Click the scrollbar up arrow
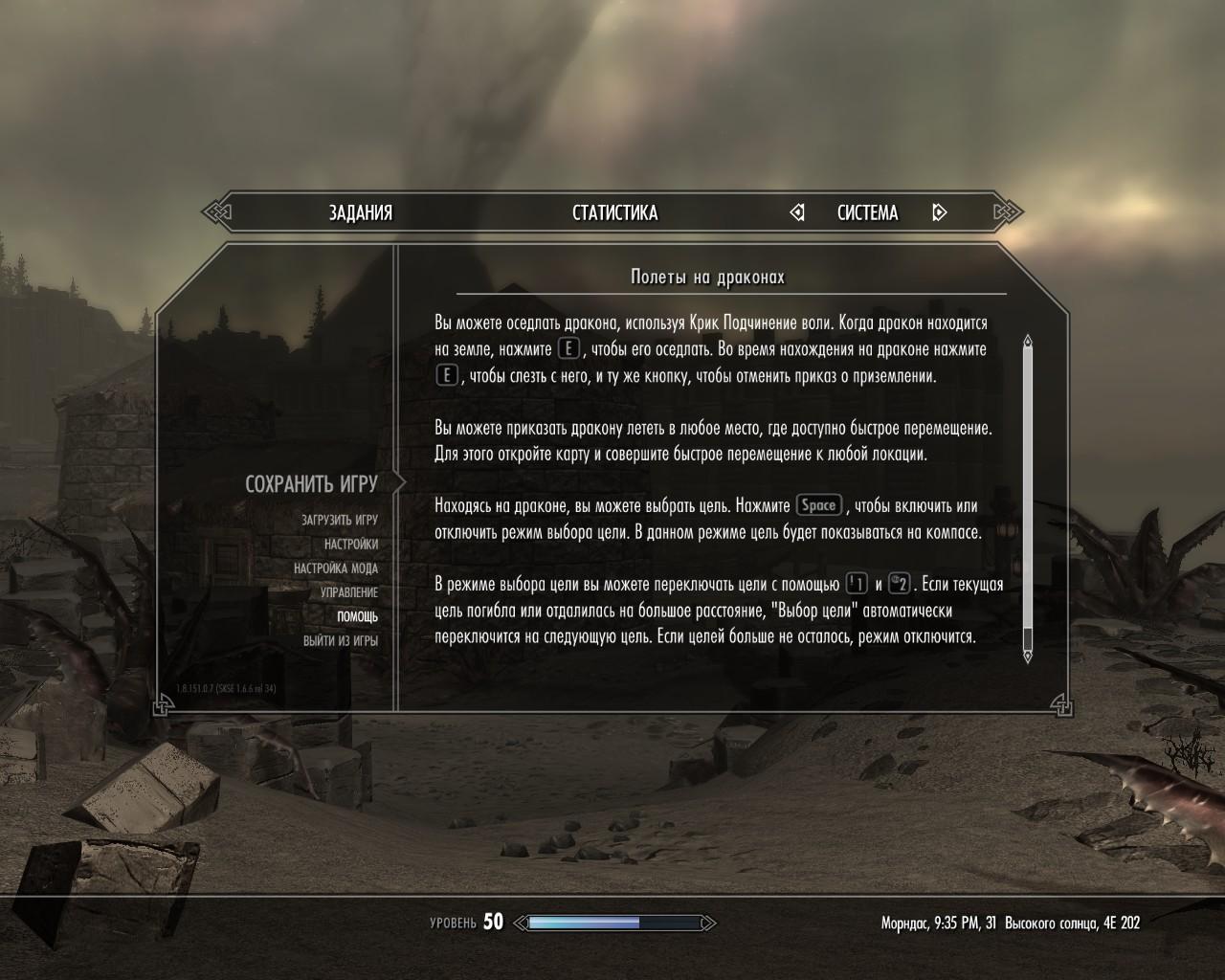Viewport: 1225px width, 980px height. (x=1028, y=341)
